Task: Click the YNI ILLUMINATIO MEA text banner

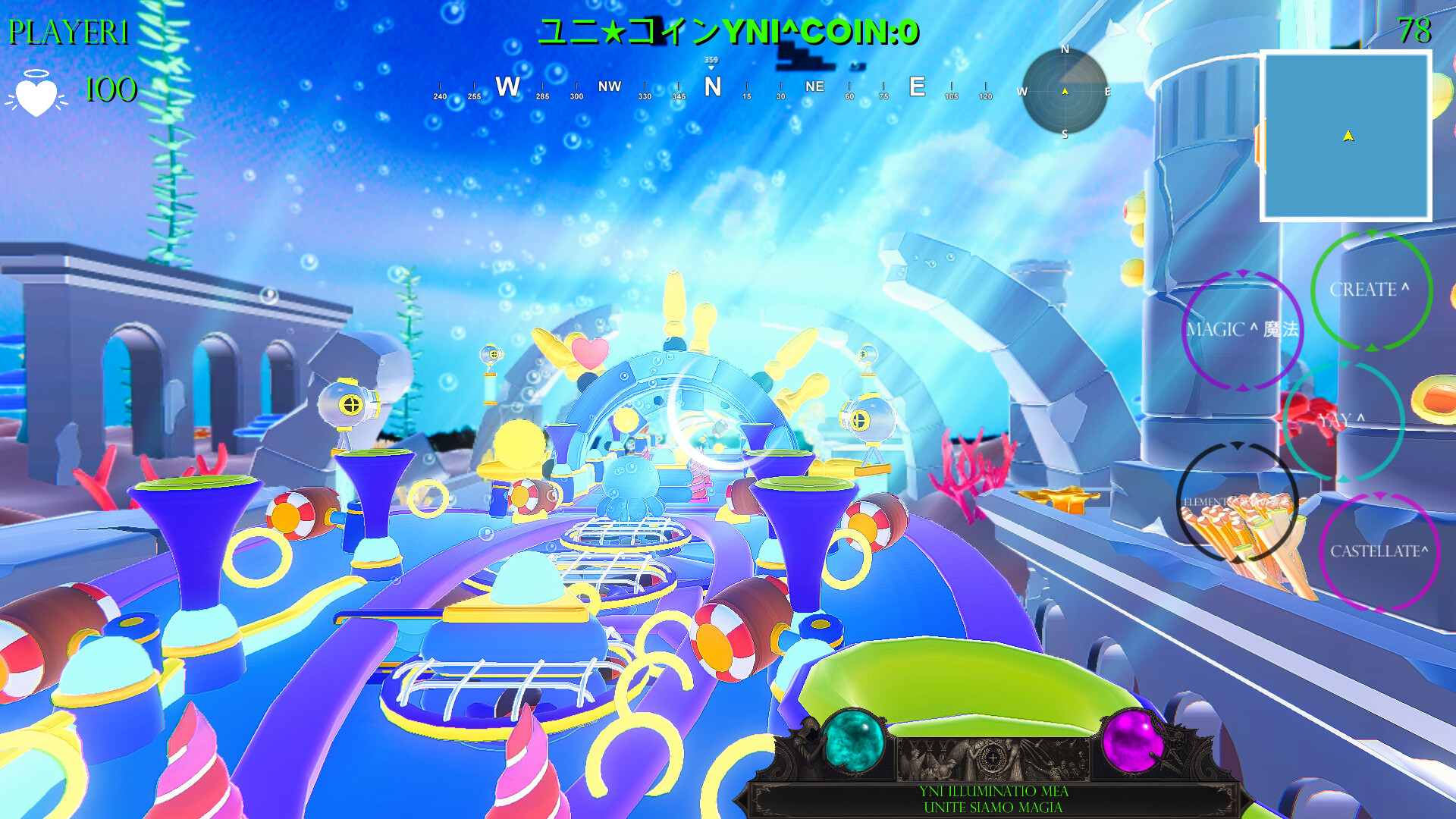Action: coord(993,791)
